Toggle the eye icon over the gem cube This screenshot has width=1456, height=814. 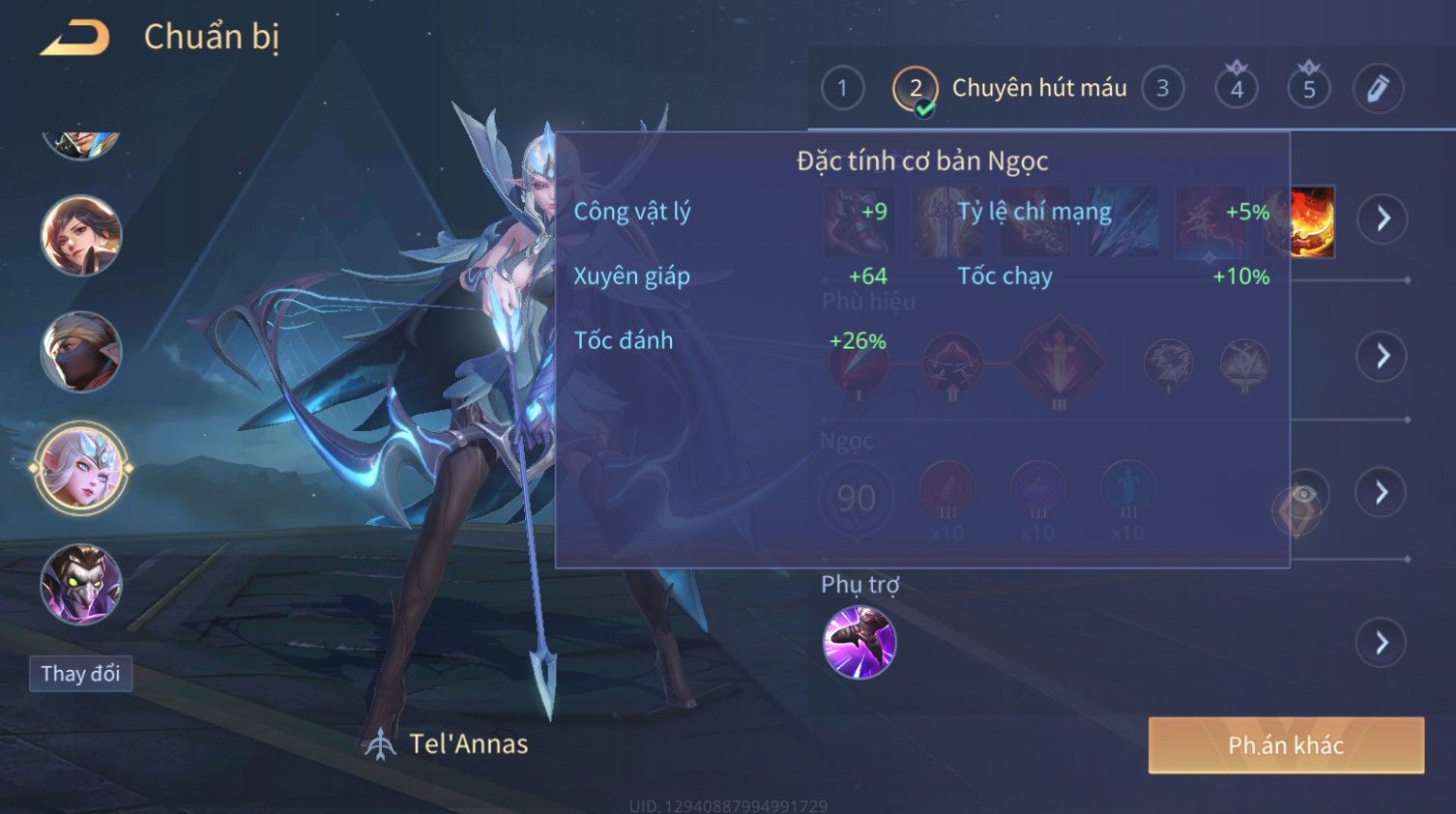(x=1303, y=495)
